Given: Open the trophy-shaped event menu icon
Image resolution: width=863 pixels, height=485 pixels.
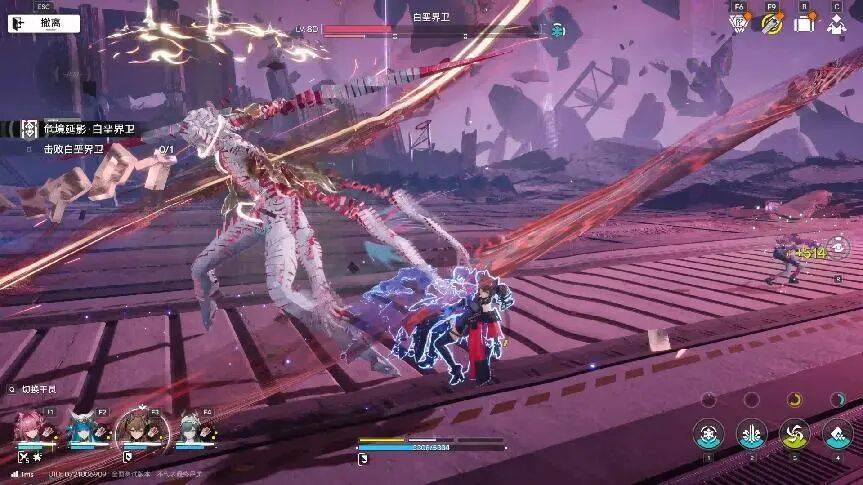Looking at the screenshot, I should 739,24.
